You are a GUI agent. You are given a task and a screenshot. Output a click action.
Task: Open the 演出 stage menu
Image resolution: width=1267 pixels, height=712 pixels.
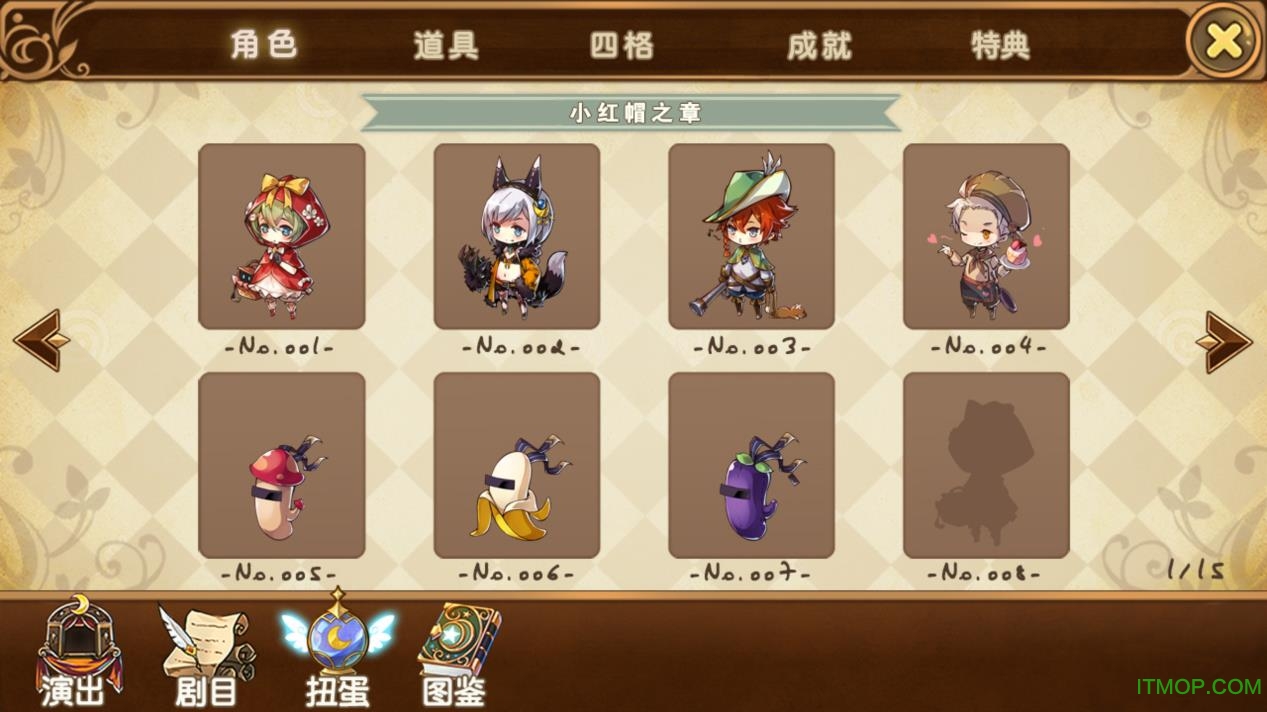click(x=76, y=652)
